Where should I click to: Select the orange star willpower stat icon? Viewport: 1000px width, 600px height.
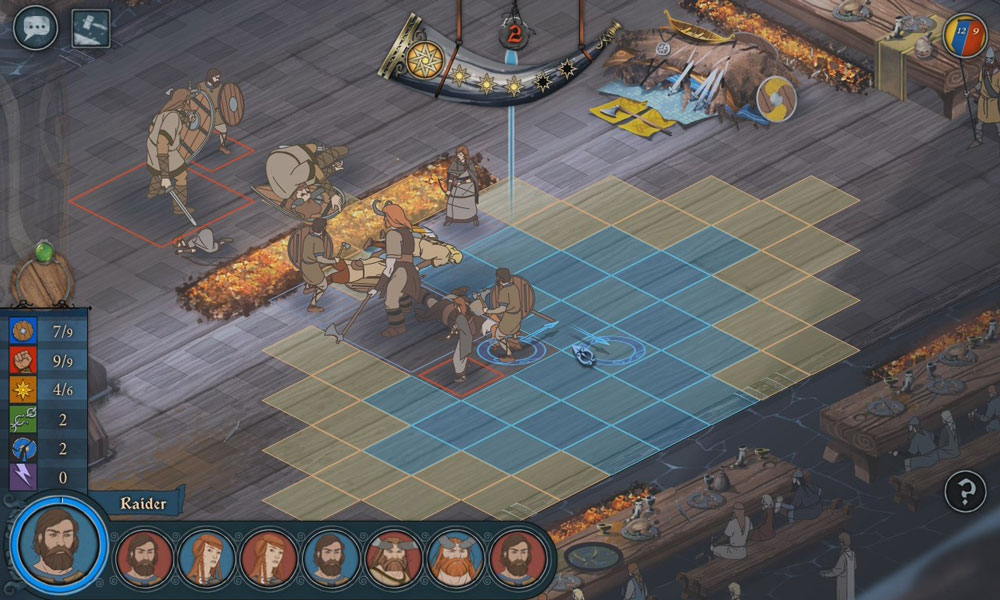click(x=23, y=389)
